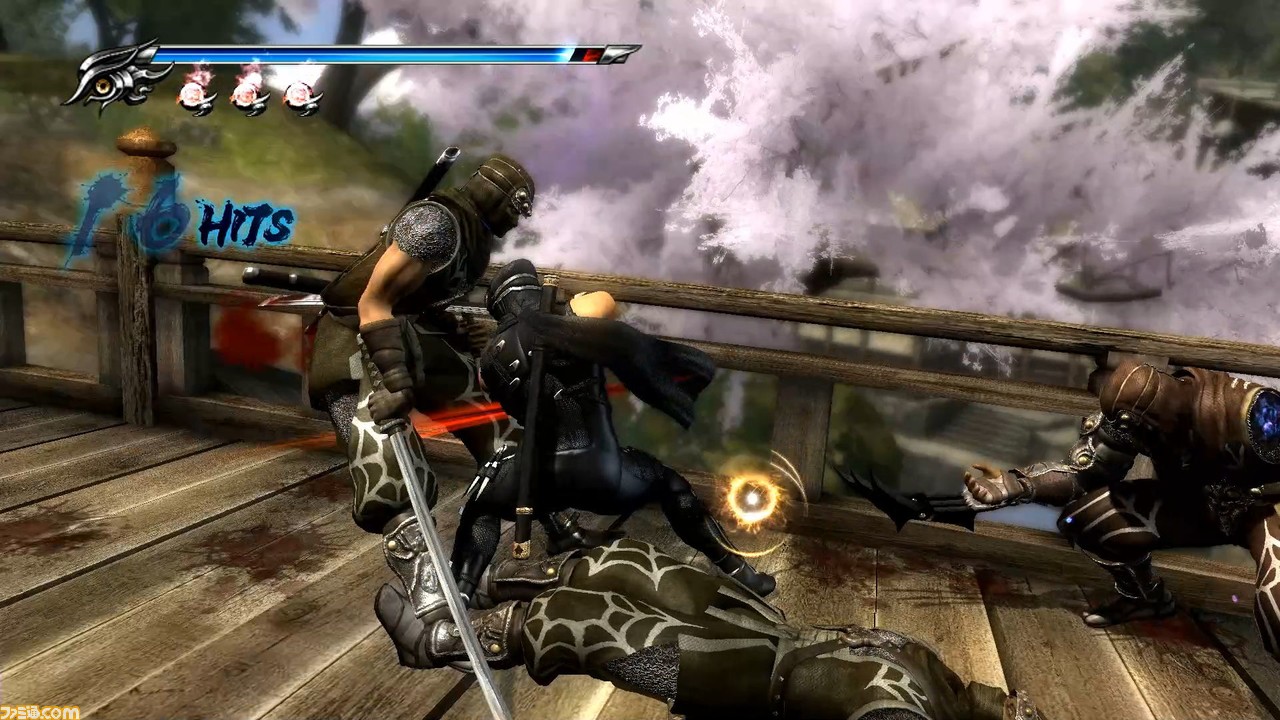This screenshot has width=1280, height=720.
Task: Click the dragon emblem beside the health bar
Action: (x=112, y=76)
